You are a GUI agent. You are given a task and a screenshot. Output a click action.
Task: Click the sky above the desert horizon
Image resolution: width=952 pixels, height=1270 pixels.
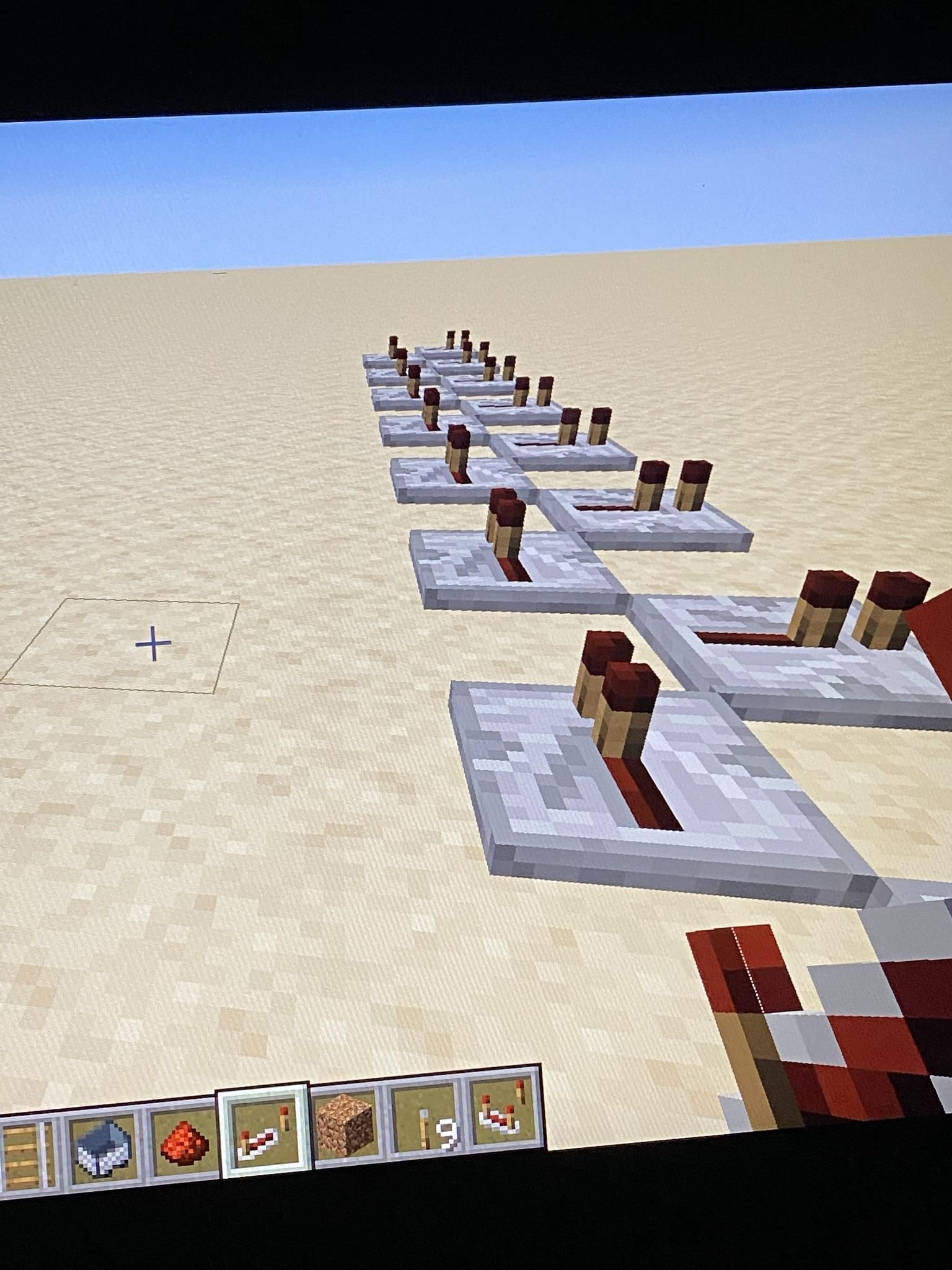click(x=434, y=186)
